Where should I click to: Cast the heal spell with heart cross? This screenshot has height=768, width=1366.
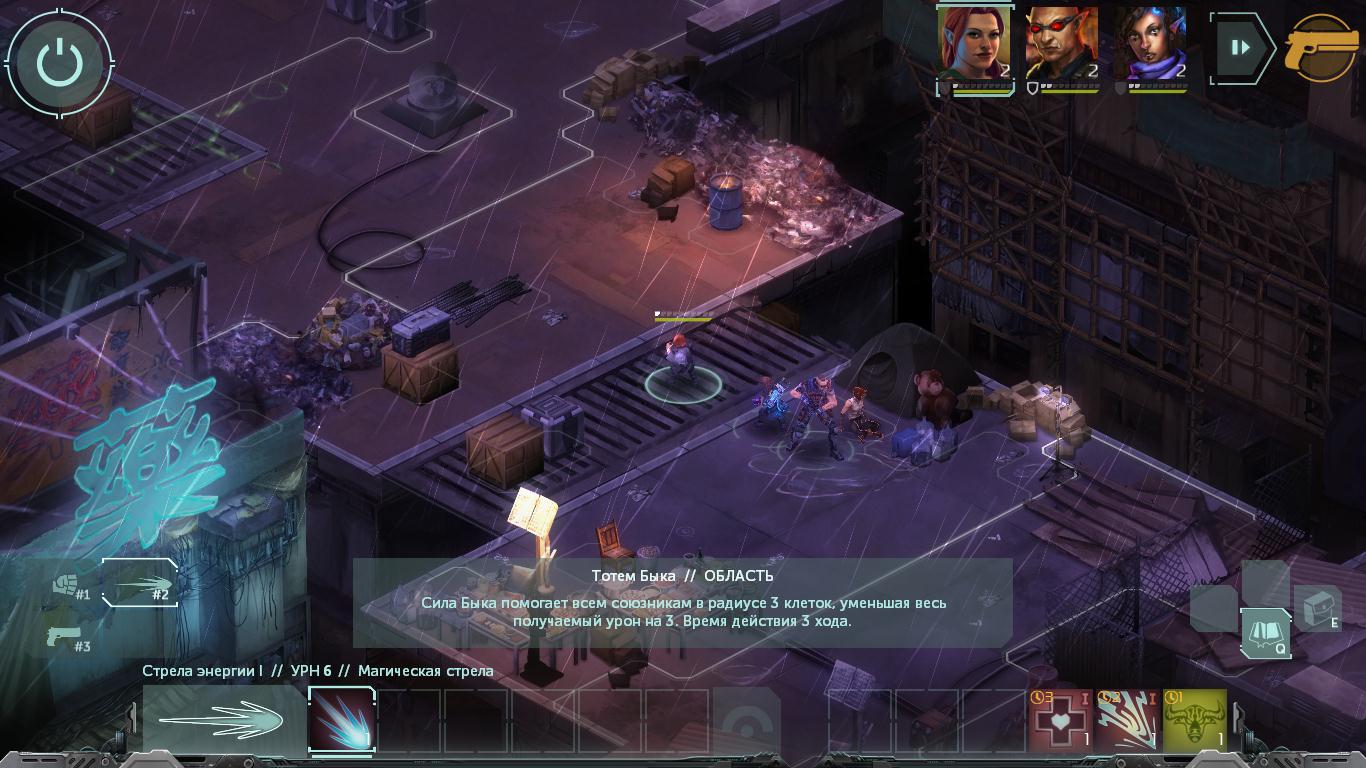[1060, 719]
